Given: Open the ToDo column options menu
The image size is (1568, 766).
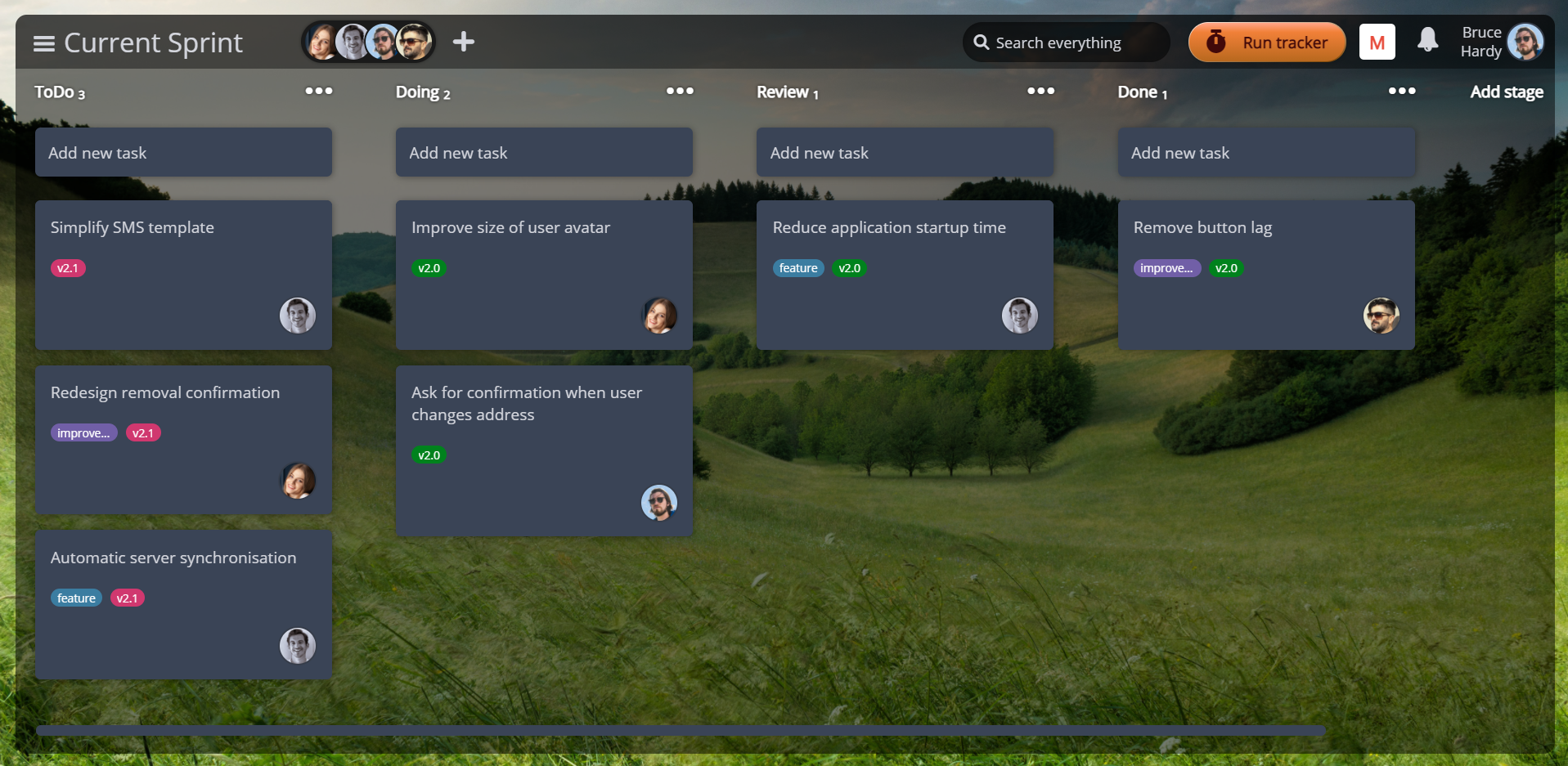Looking at the screenshot, I should pyautogui.click(x=318, y=91).
